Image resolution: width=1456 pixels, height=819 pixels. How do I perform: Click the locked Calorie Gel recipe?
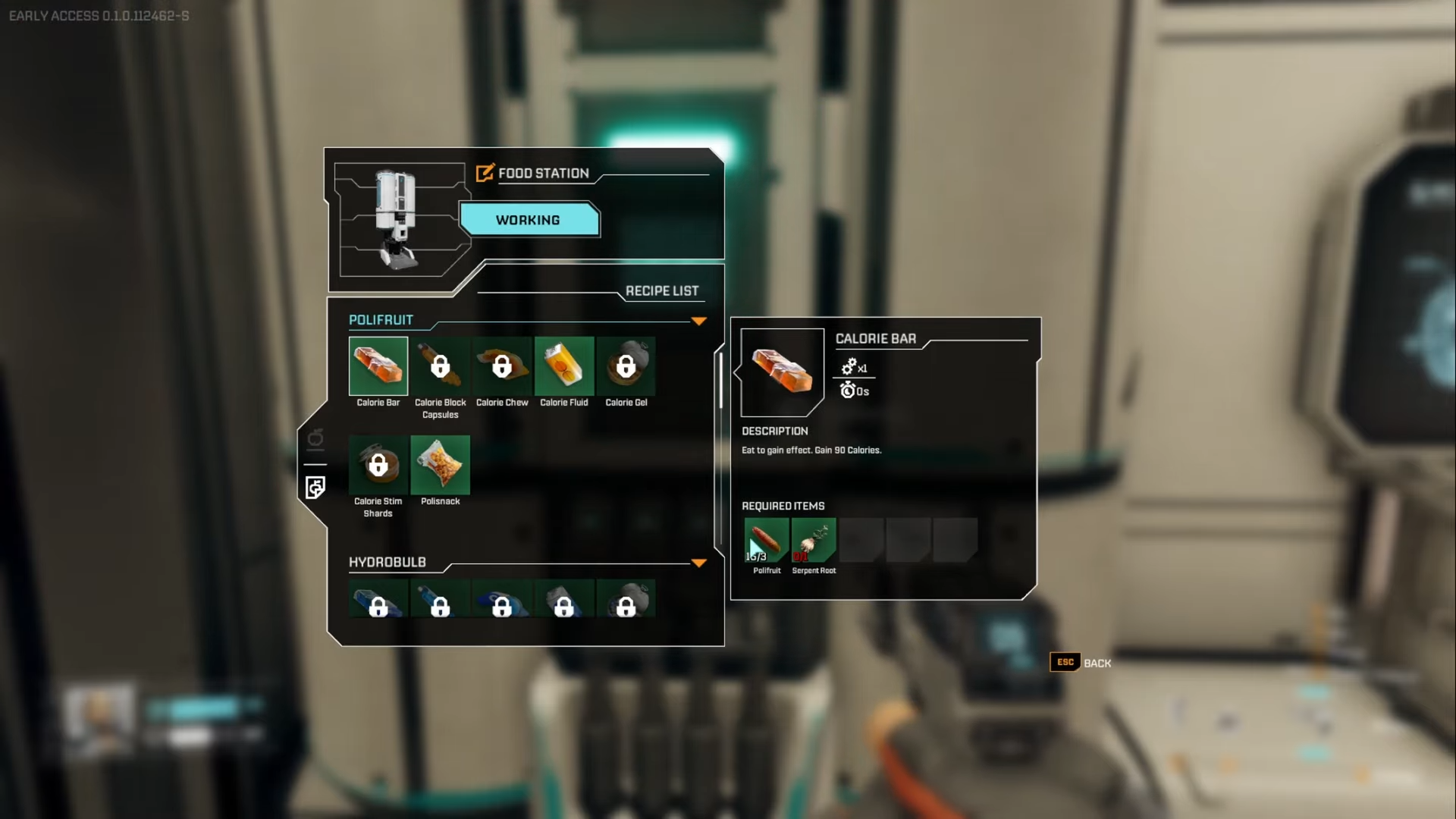[x=626, y=366]
